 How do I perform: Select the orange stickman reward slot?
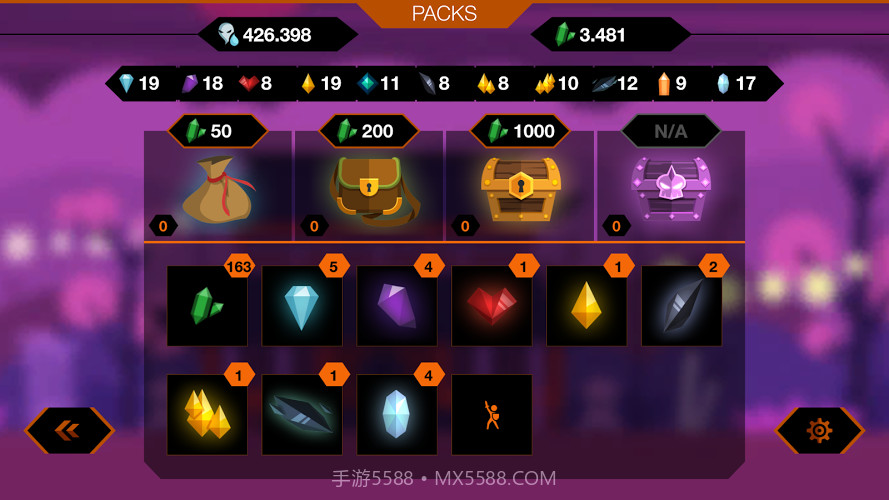[x=492, y=414]
